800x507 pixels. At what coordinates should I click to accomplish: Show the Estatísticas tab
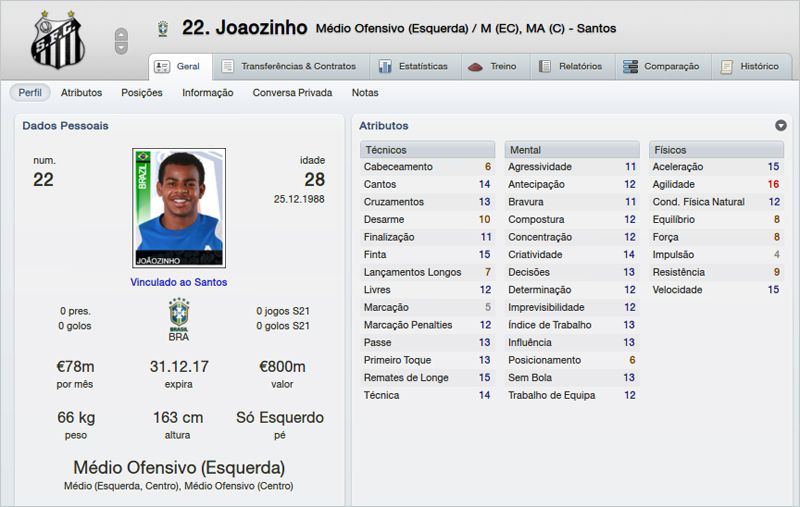[412, 67]
